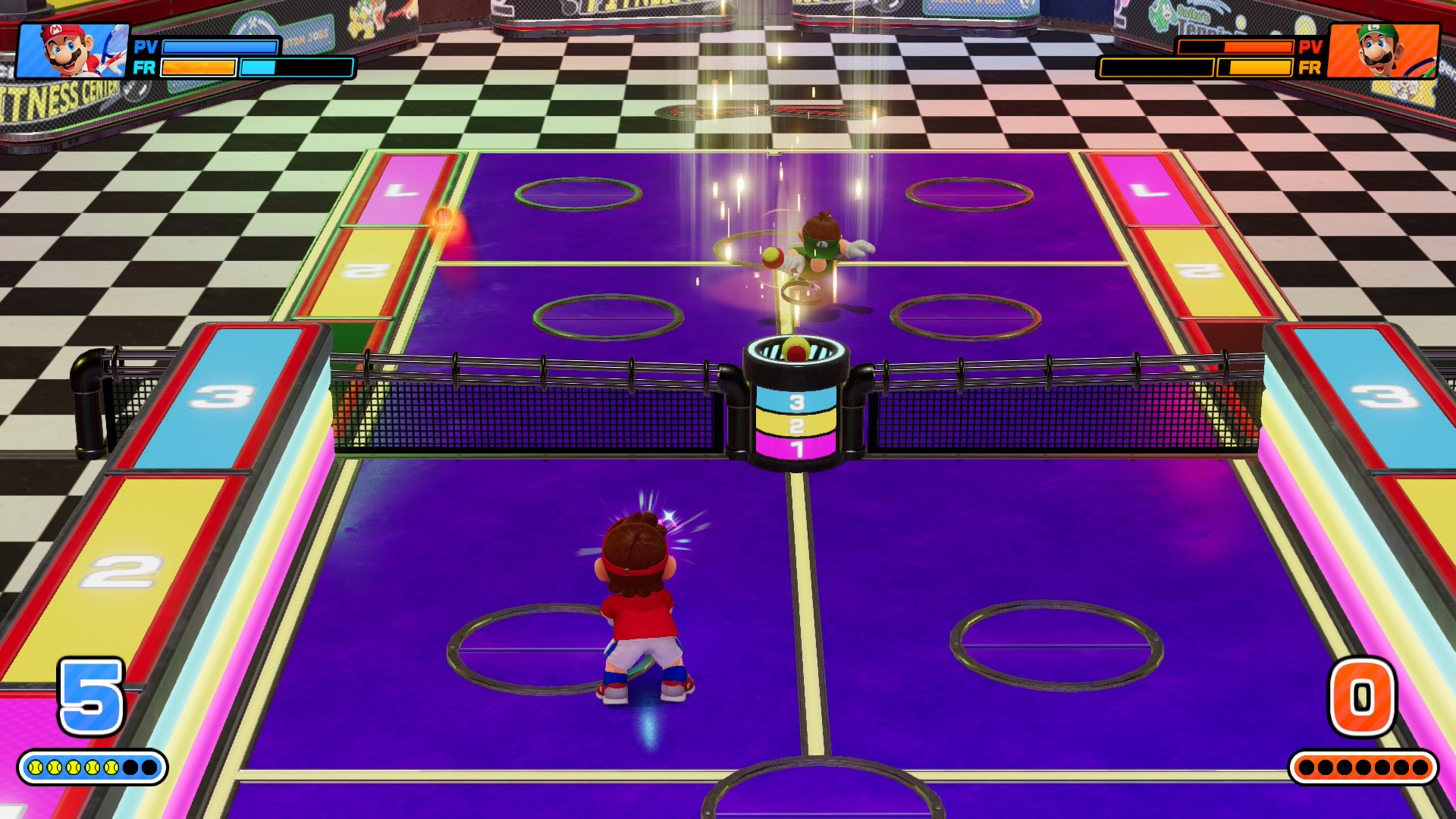
Task: Toggle the dark unfilled ball in the blue counter
Action: (x=129, y=767)
